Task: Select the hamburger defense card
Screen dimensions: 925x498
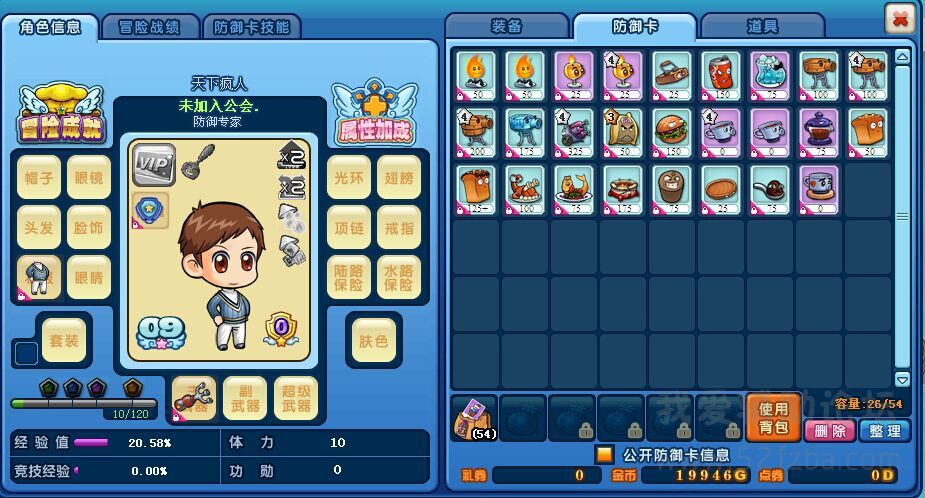Action: point(672,129)
